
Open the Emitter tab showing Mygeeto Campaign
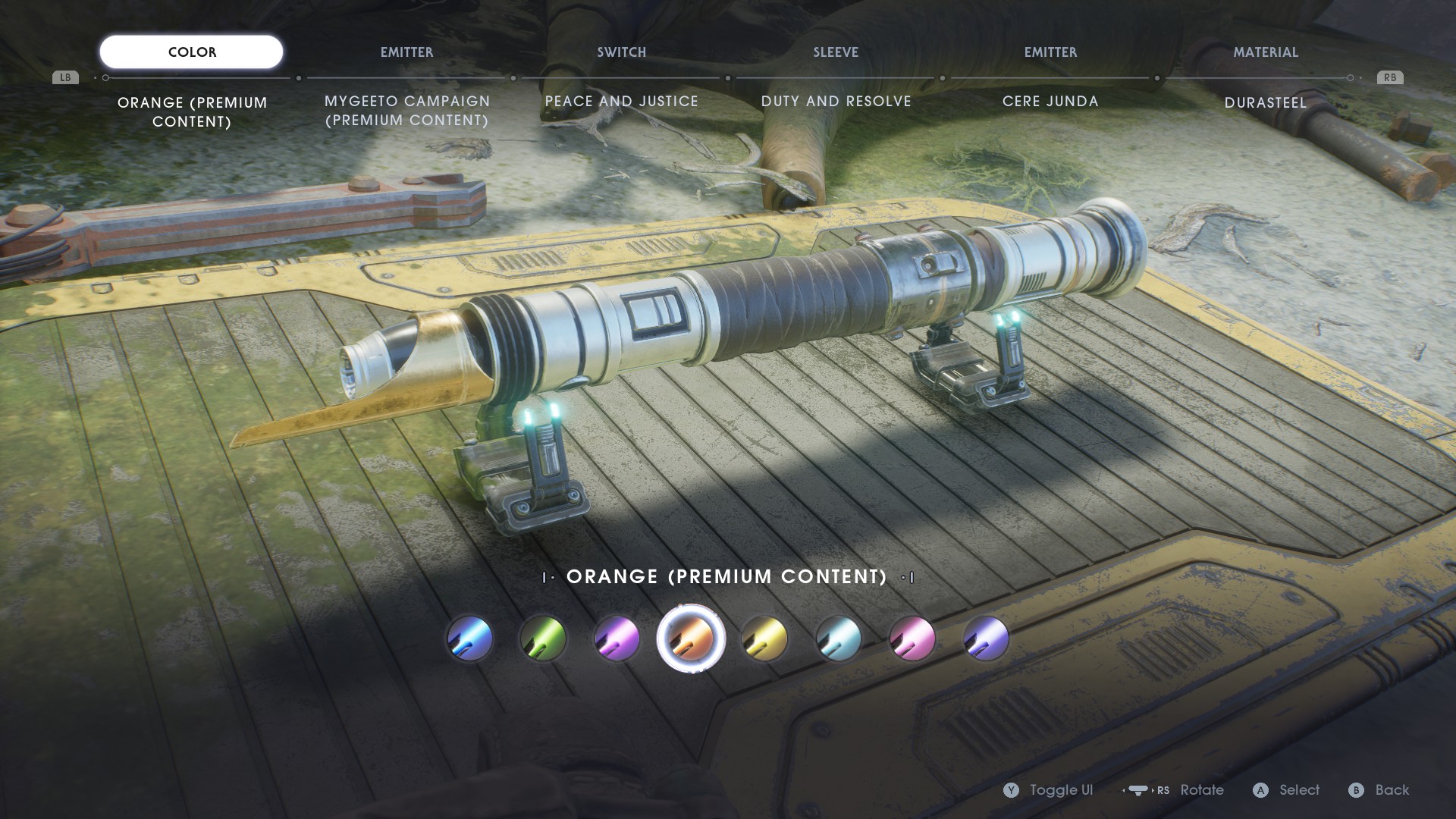(x=406, y=52)
